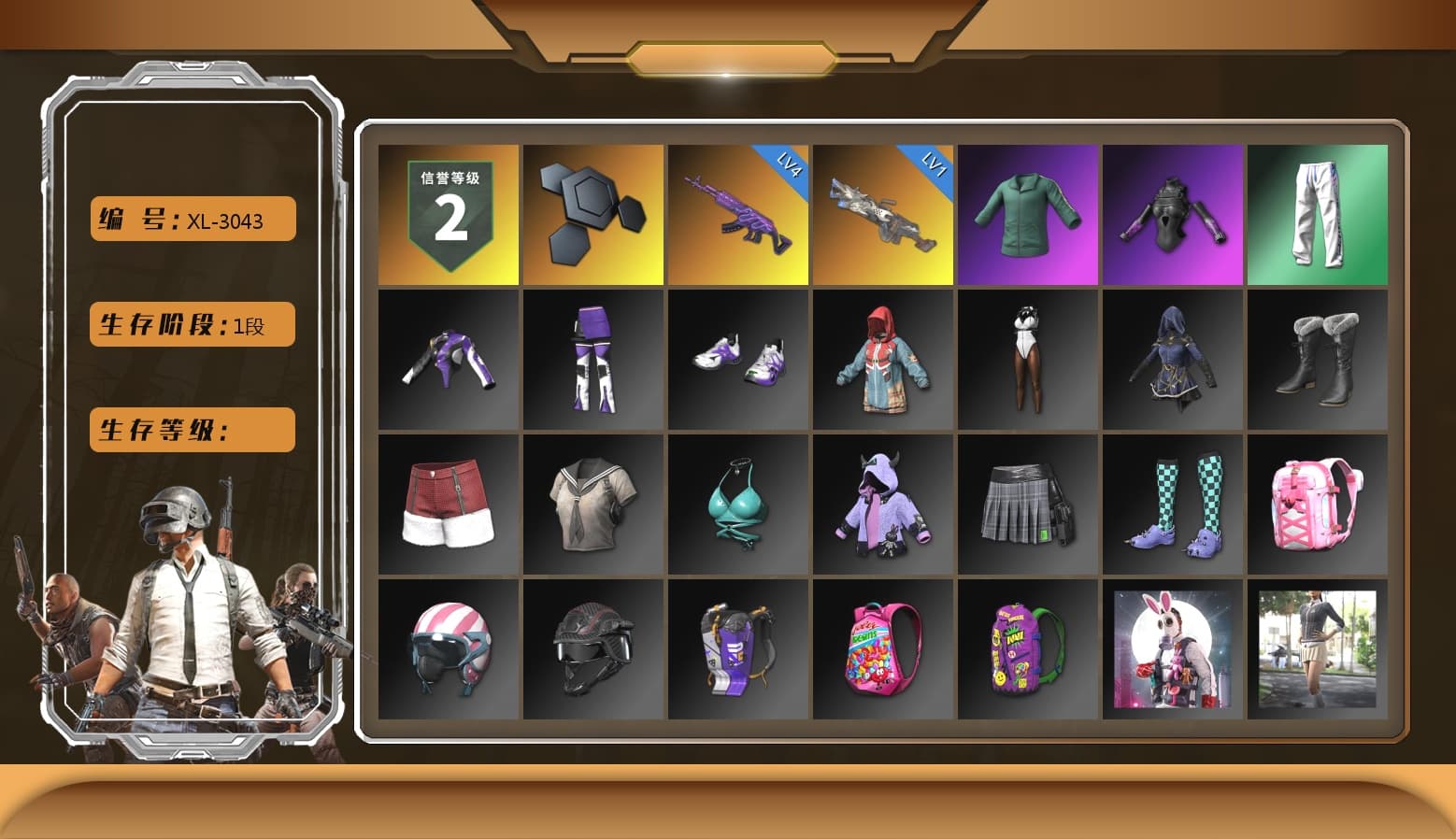Select the plaid pleated skirt

tap(1028, 505)
